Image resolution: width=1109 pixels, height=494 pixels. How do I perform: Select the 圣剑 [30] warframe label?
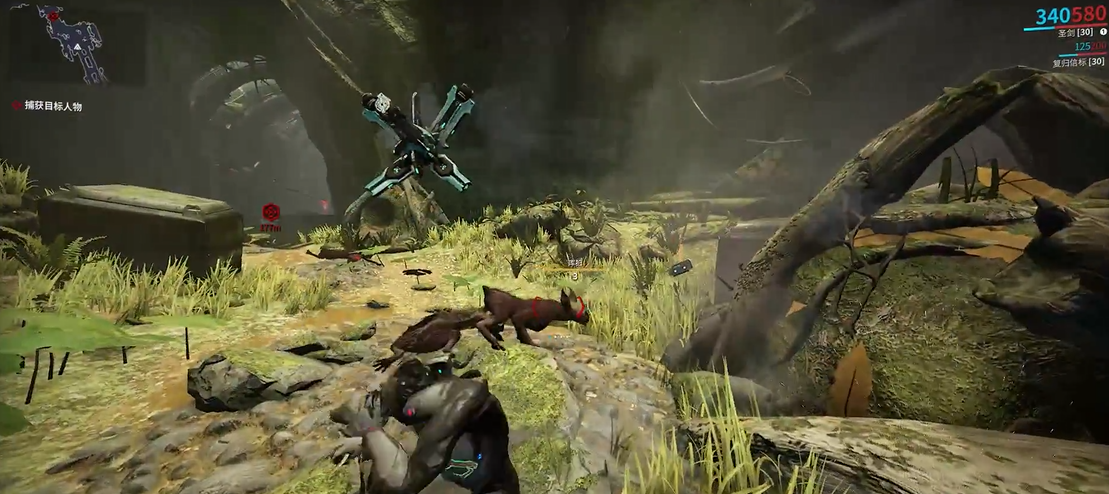[x=1078, y=33]
